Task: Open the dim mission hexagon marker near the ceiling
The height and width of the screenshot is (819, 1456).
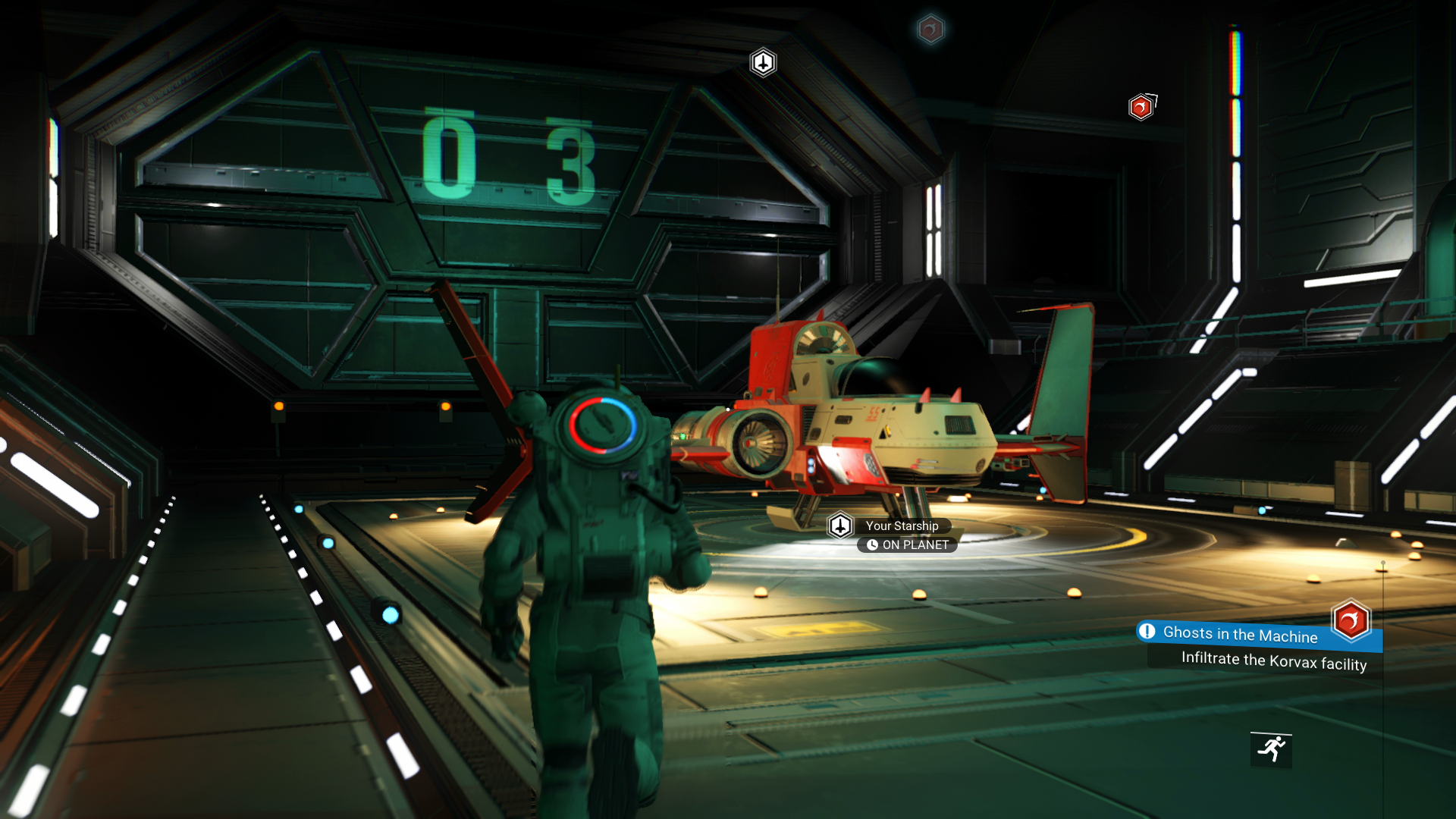Action: click(930, 30)
